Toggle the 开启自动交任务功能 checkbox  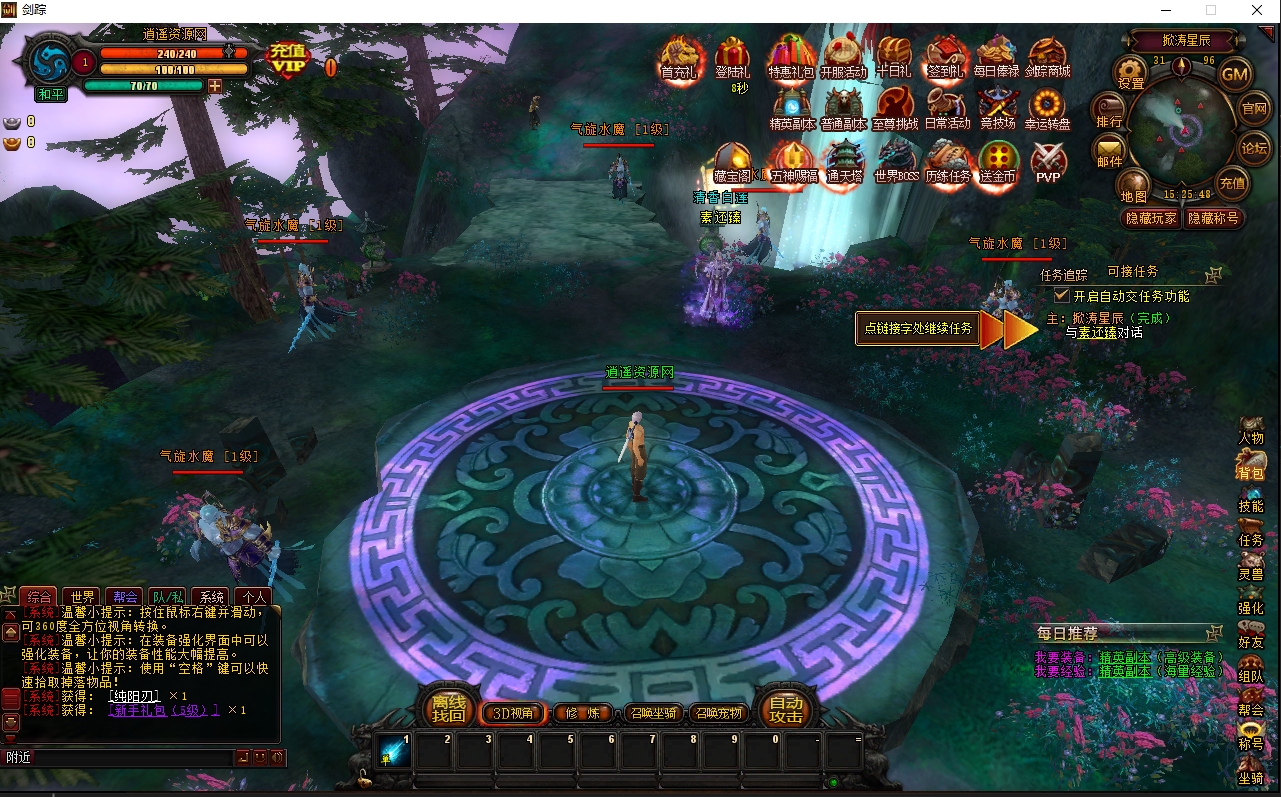pyautogui.click(x=1062, y=296)
